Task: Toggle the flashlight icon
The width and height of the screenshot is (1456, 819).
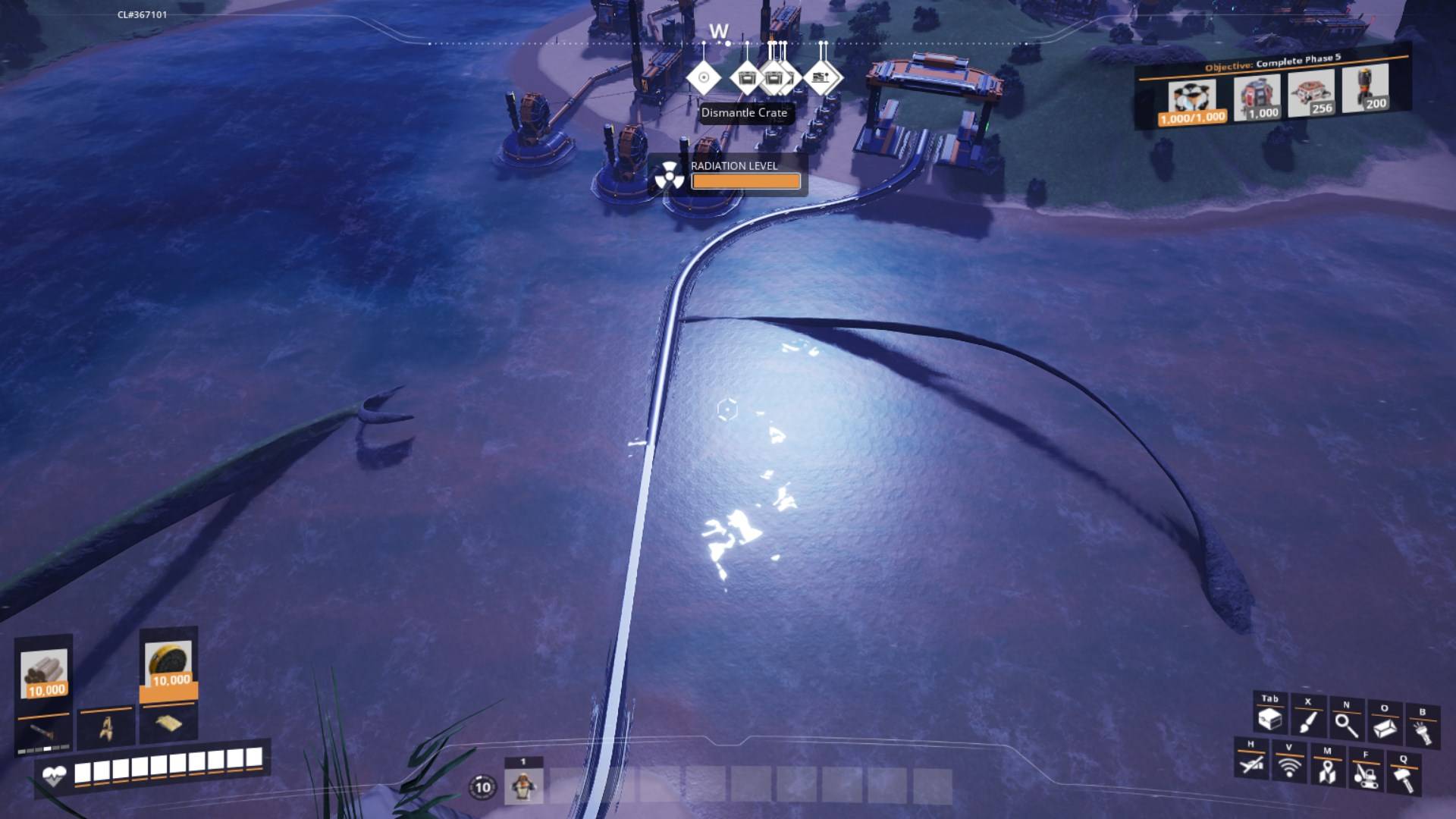Action: pos(1422,731)
